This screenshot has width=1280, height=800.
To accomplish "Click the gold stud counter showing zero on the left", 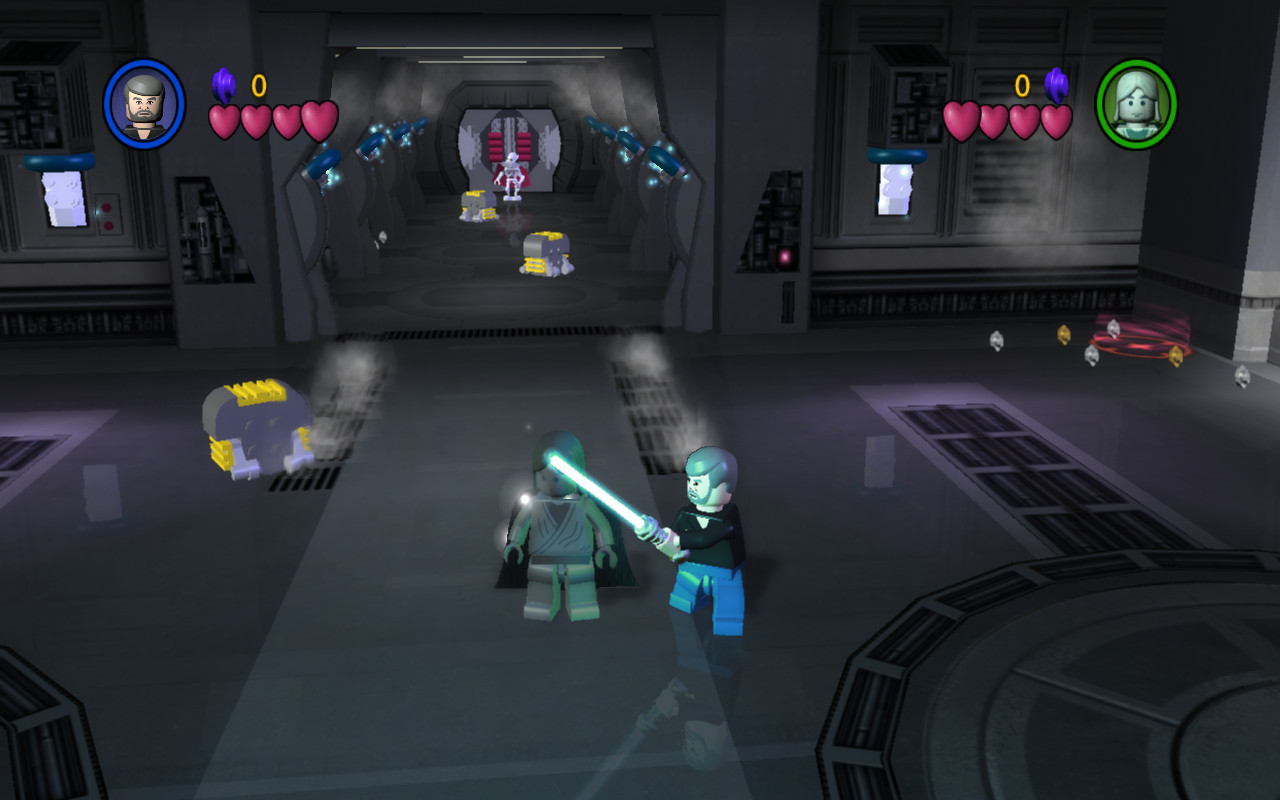I will [258, 84].
